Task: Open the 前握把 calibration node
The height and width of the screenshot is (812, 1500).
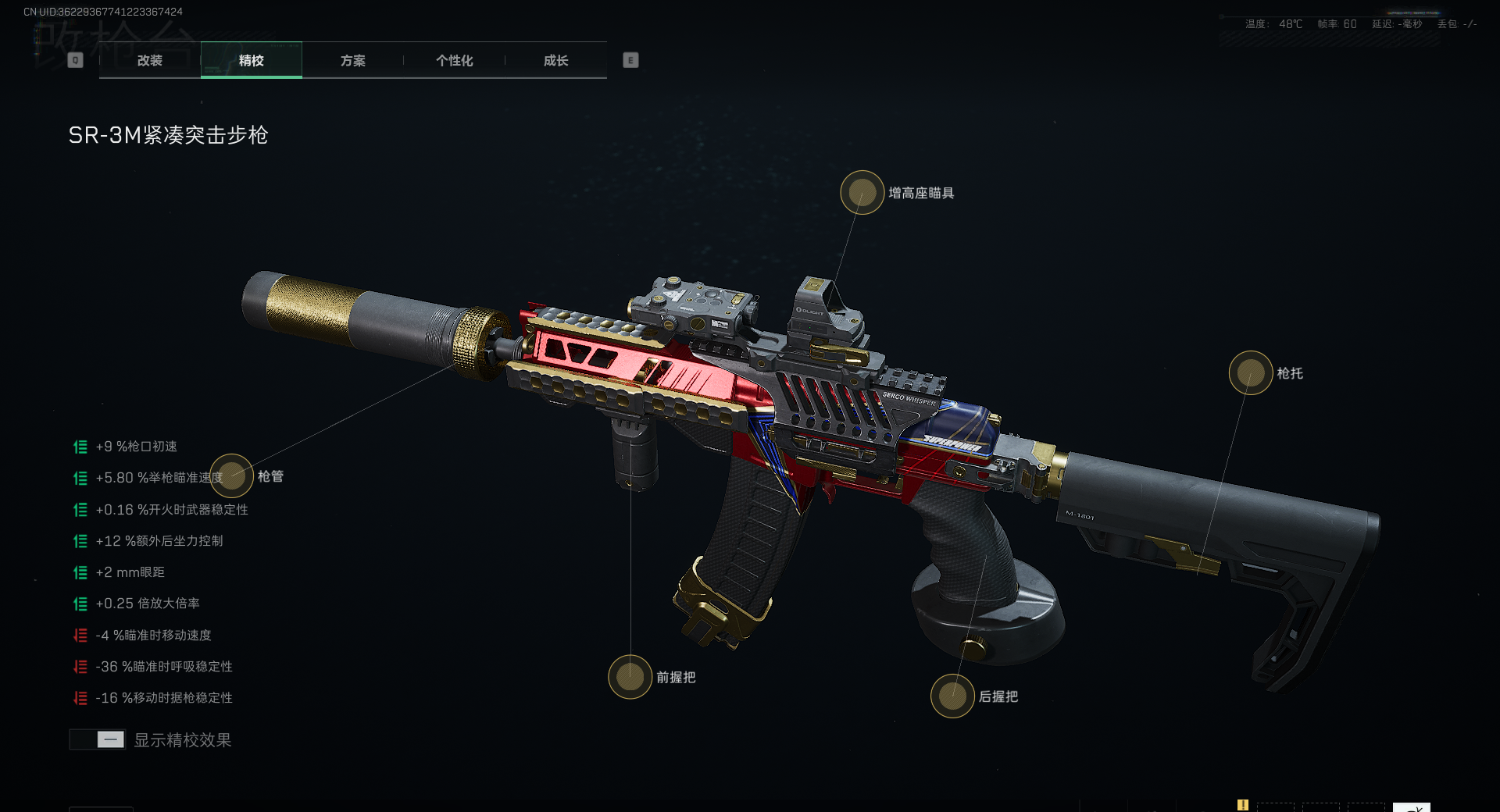Action: (x=630, y=676)
